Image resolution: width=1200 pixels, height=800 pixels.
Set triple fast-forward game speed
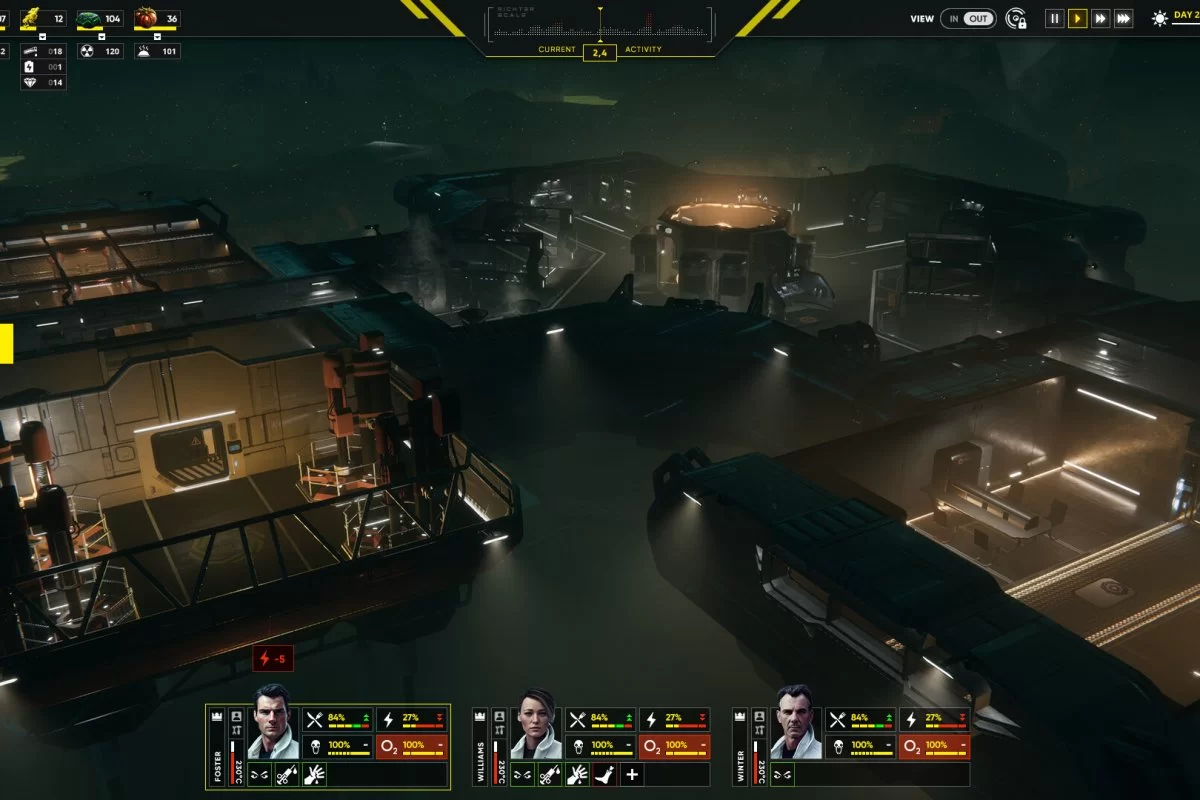1123,18
